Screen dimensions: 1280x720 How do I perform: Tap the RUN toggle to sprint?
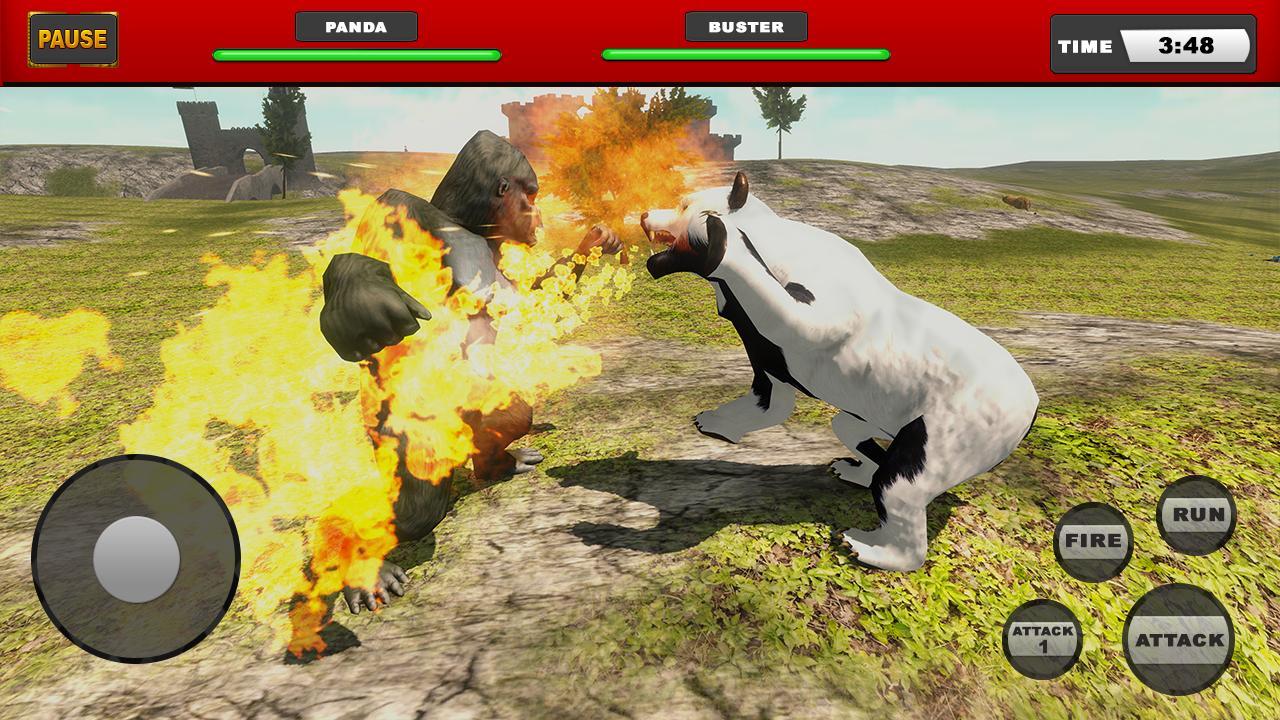pyautogui.click(x=1196, y=513)
